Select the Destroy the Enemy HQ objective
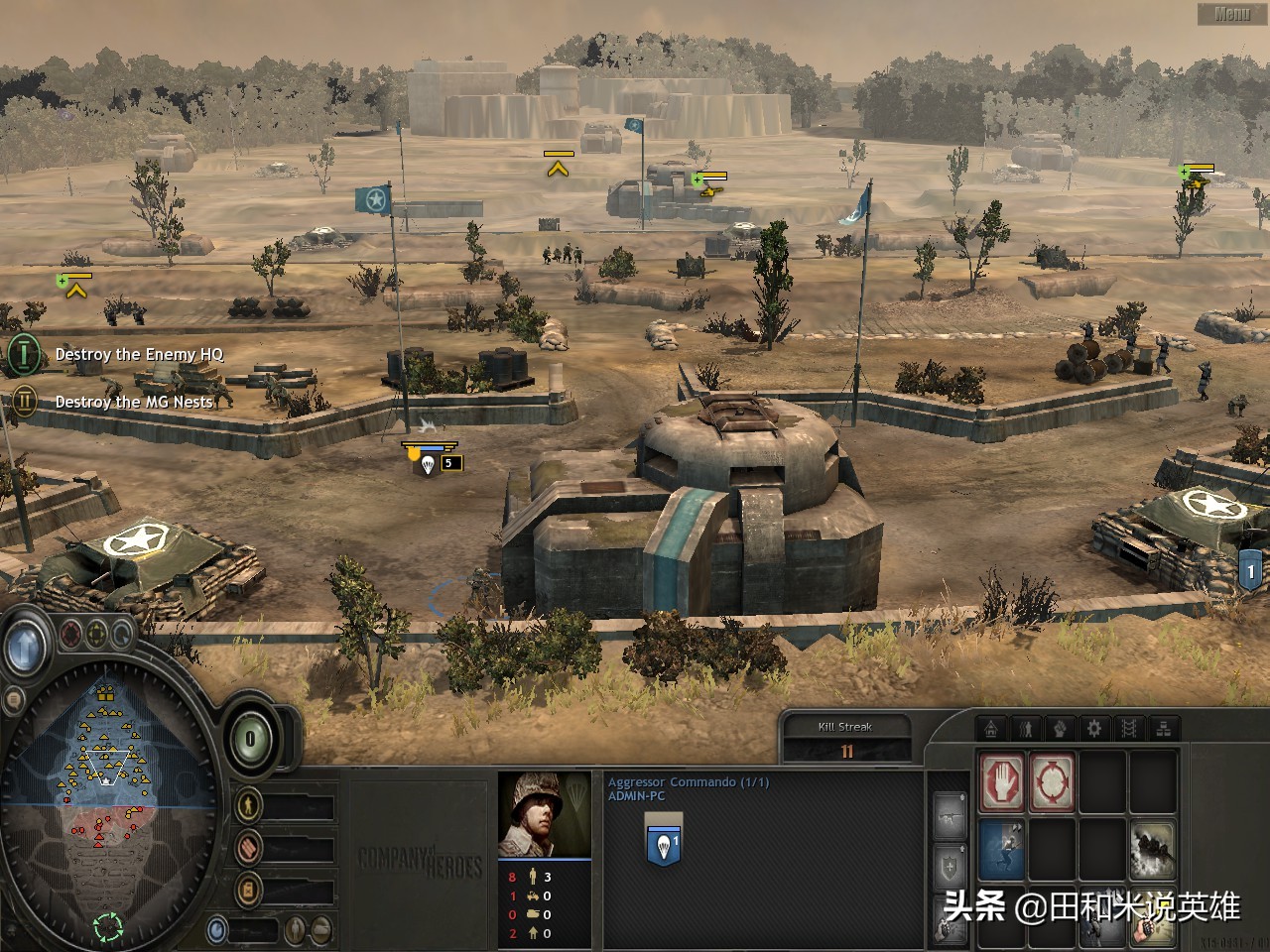The height and width of the screenshot is (952, 1270). click(x=139, y=354)
